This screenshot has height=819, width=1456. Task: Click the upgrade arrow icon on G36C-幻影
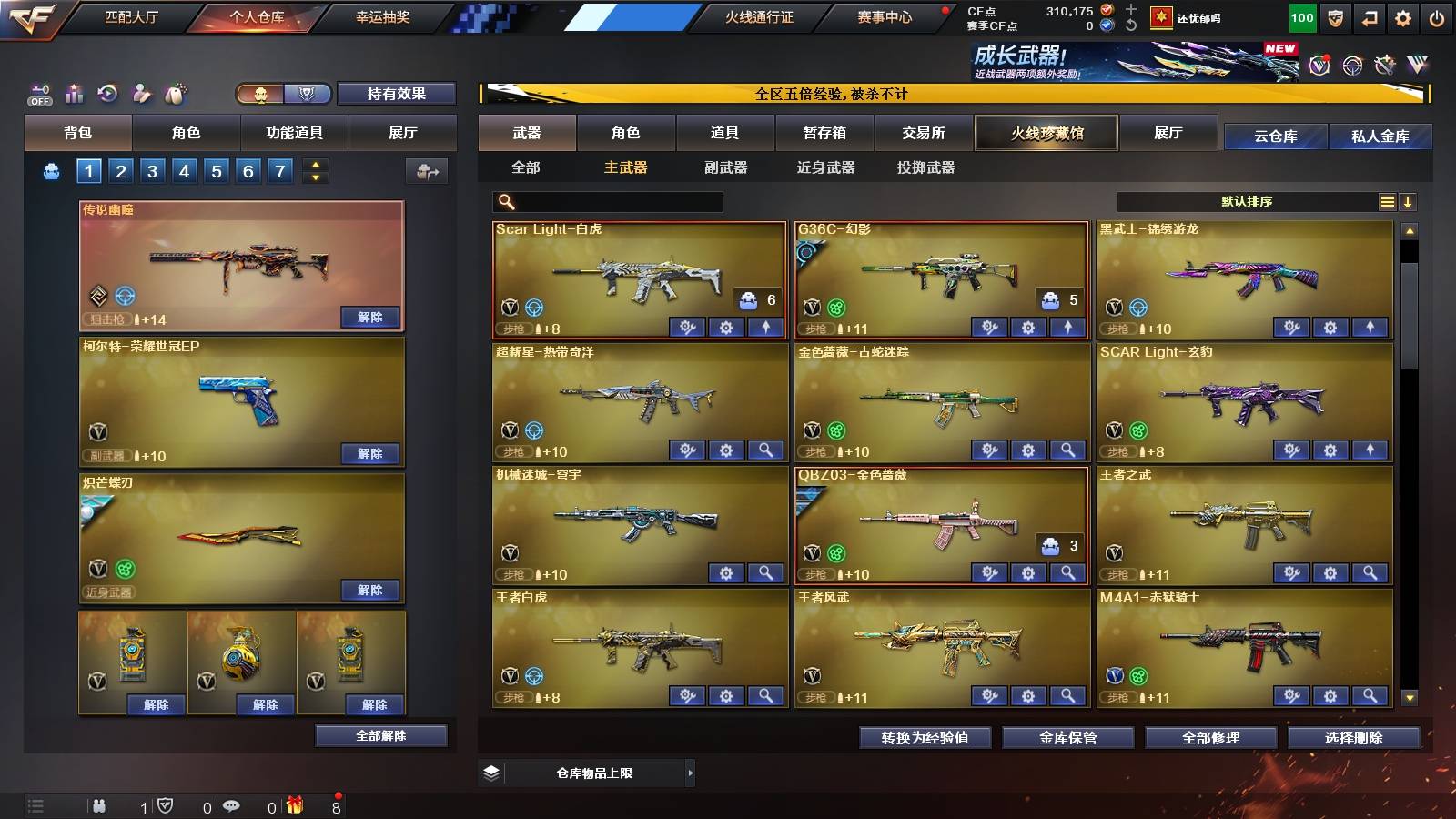coord(1066,327)
